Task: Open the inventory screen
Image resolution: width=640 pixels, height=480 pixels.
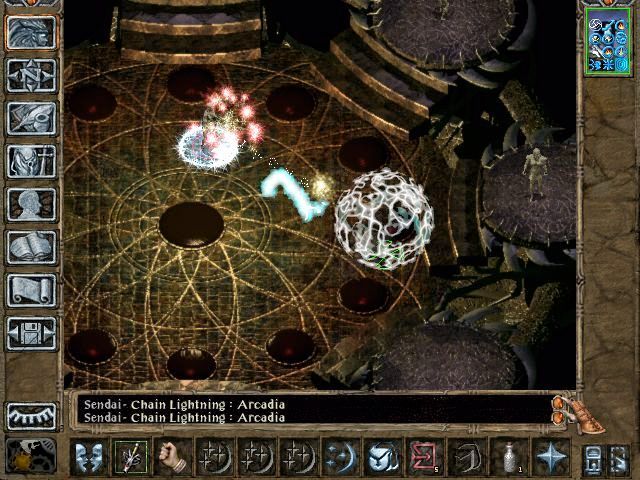Action: click(x=31, y=161)
